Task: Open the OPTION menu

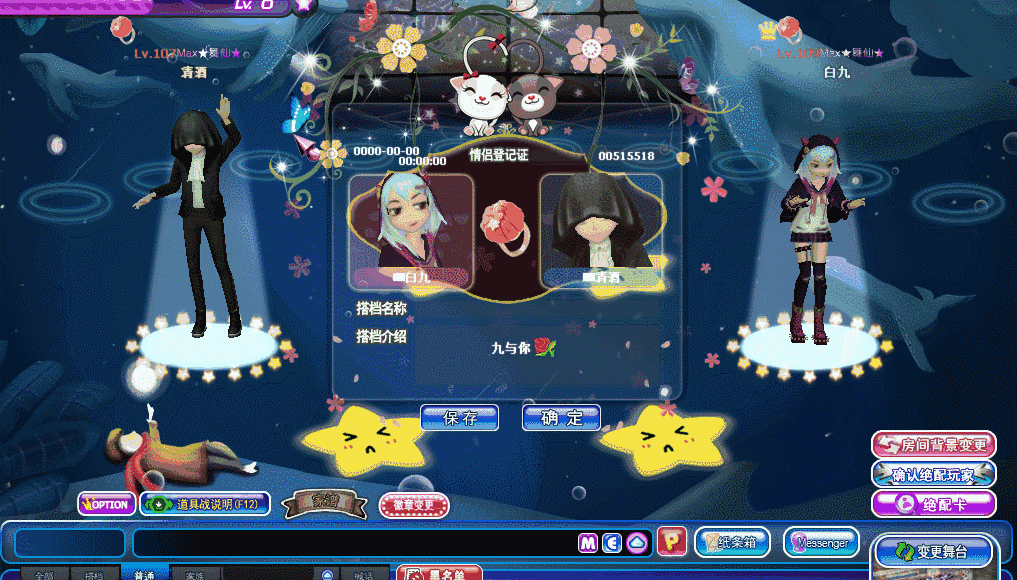Action: 107,504
